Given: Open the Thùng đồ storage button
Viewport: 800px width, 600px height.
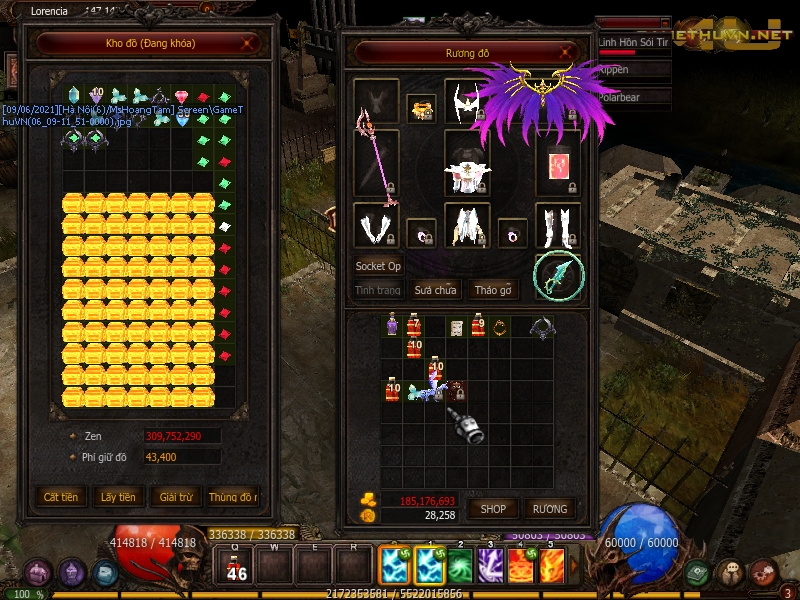Looking at the screenshot, I should tap(232, 497).
